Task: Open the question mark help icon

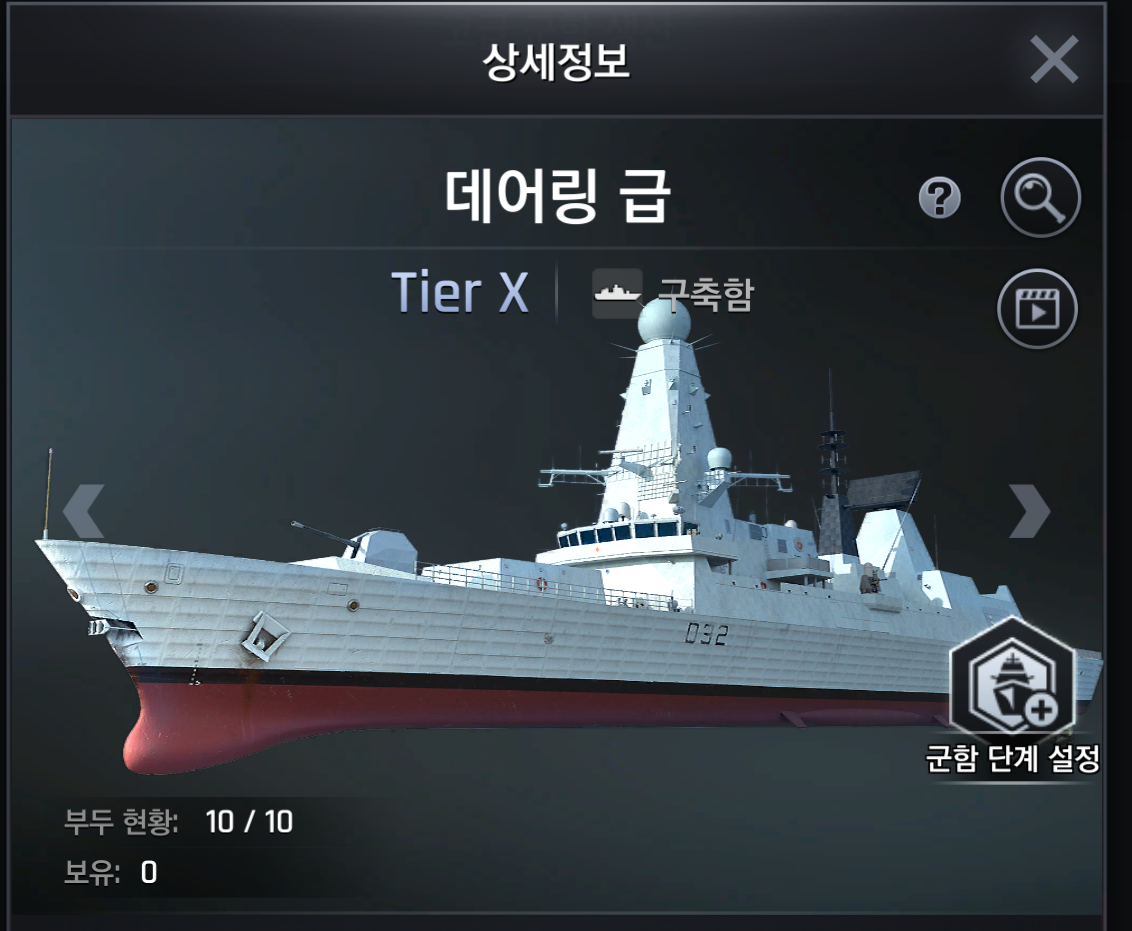Action: point(939,199)
